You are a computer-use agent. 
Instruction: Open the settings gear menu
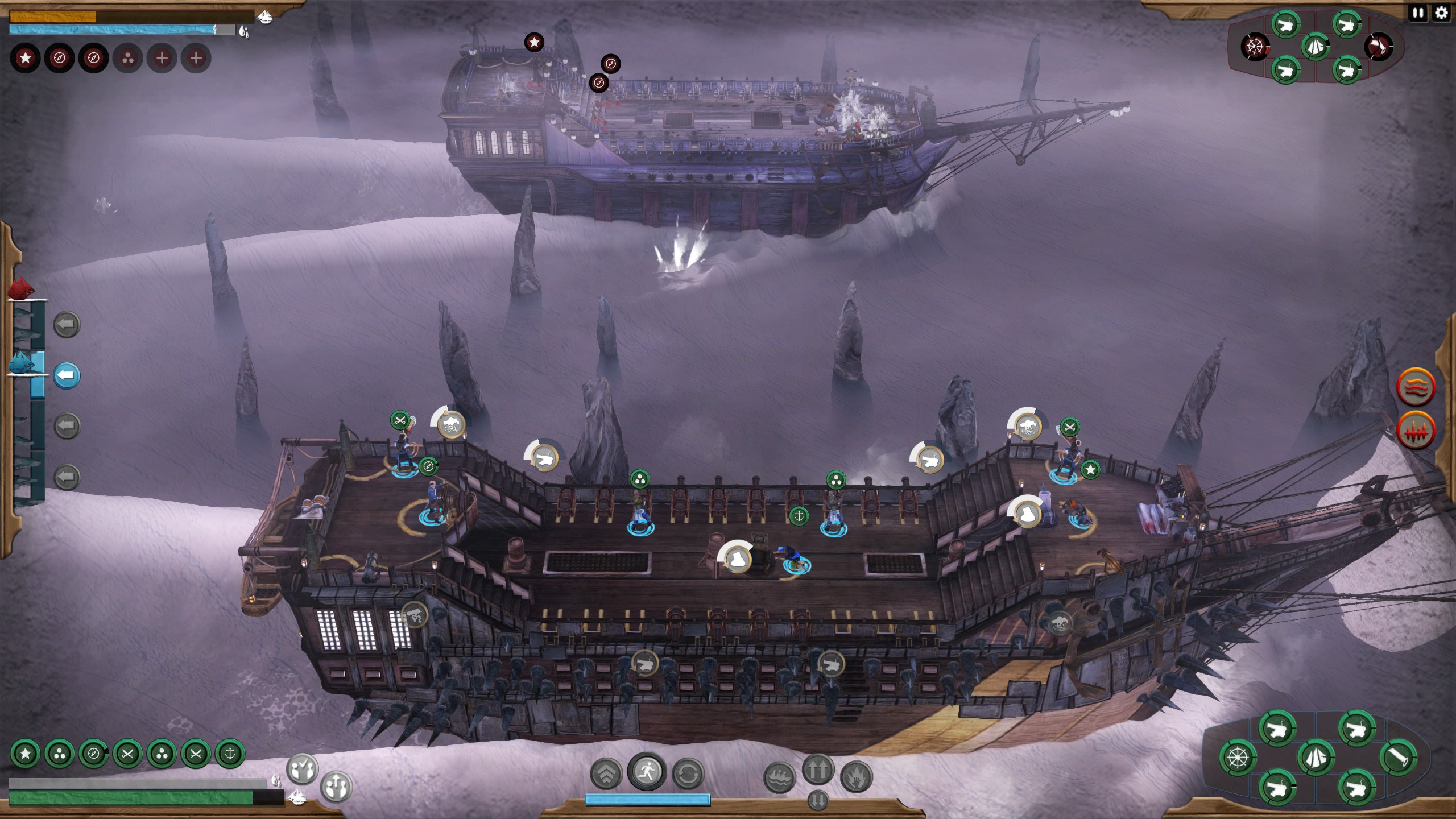click(1441, 14)
